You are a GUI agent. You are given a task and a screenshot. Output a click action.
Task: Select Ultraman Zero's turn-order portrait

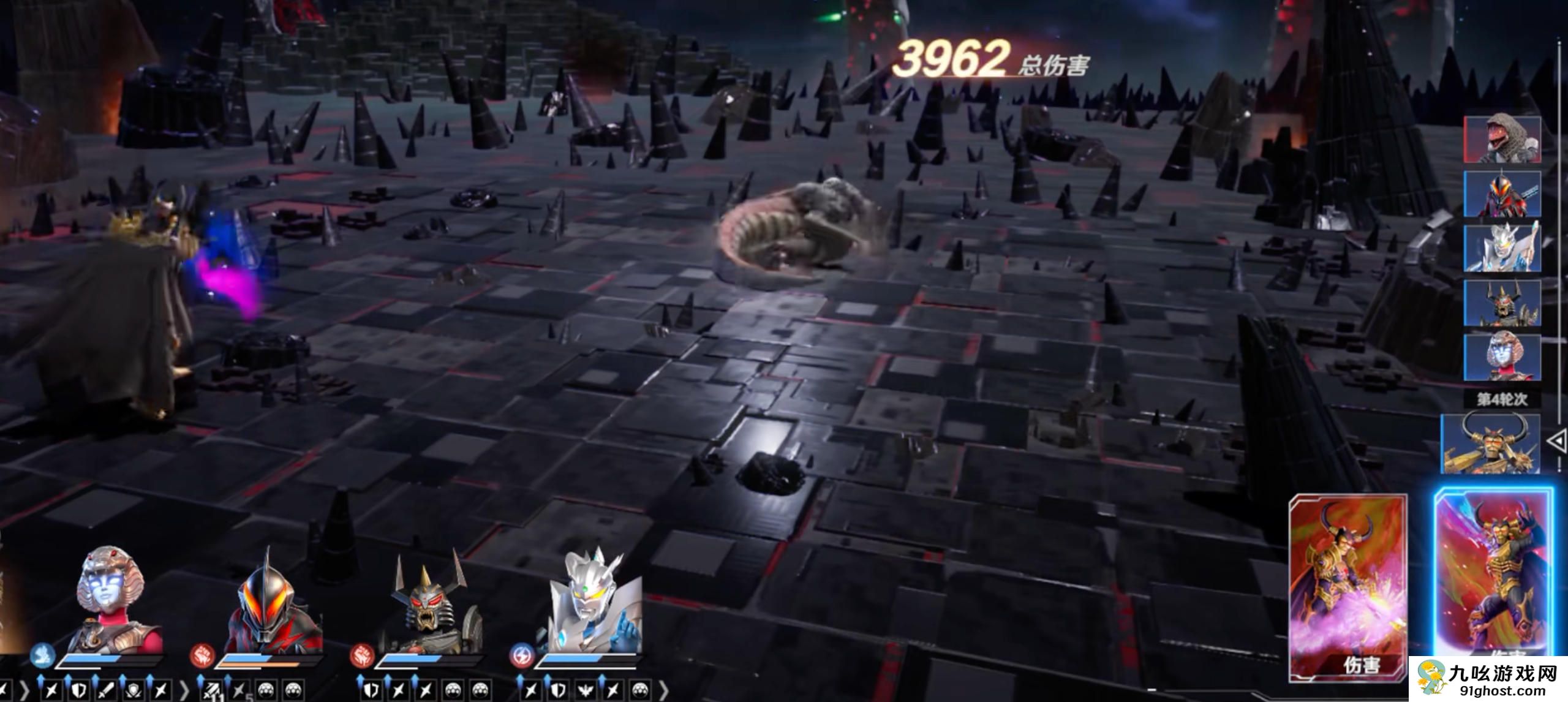[1502, 248]
